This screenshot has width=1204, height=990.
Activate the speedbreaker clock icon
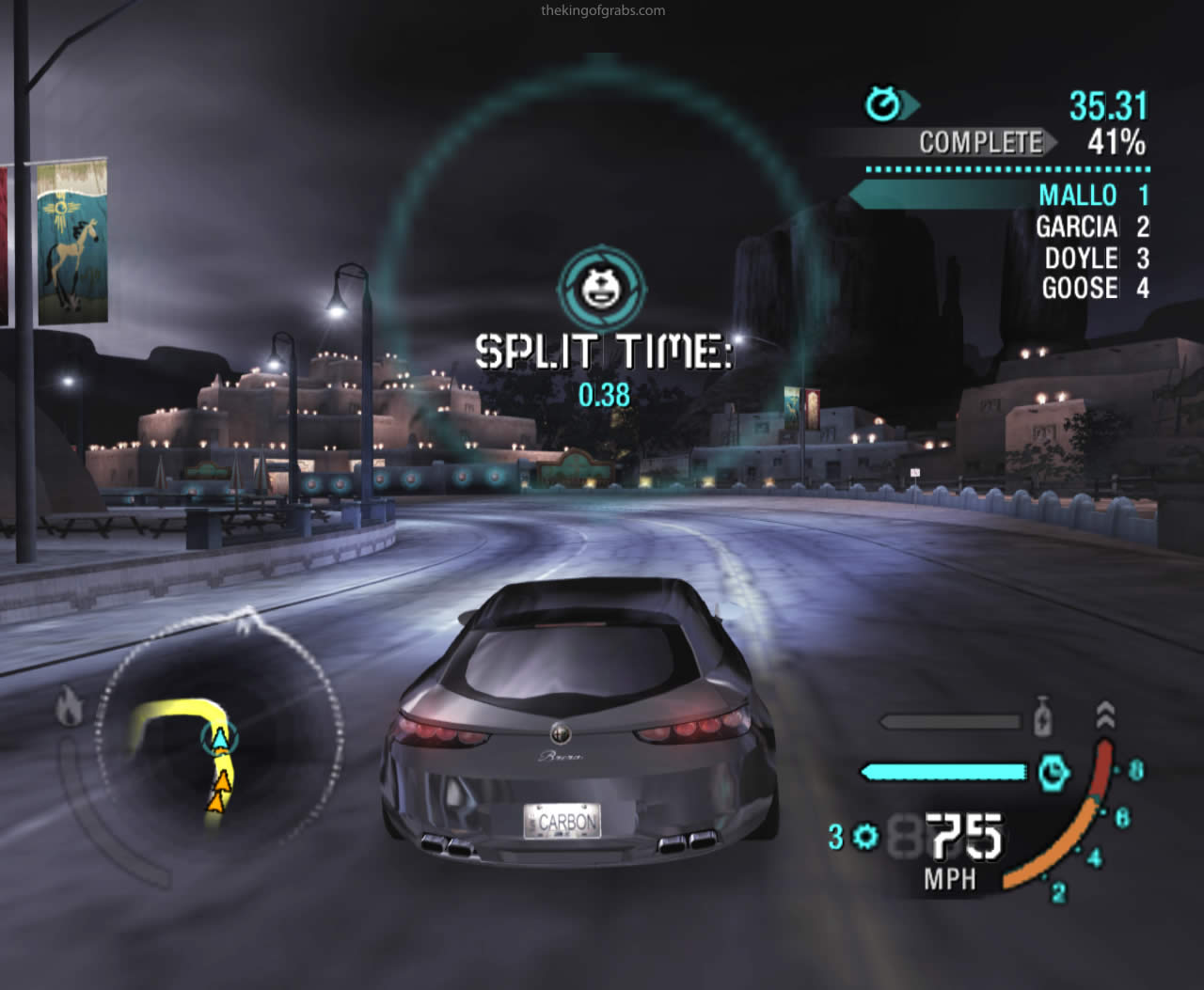(x=1054, y=772)
